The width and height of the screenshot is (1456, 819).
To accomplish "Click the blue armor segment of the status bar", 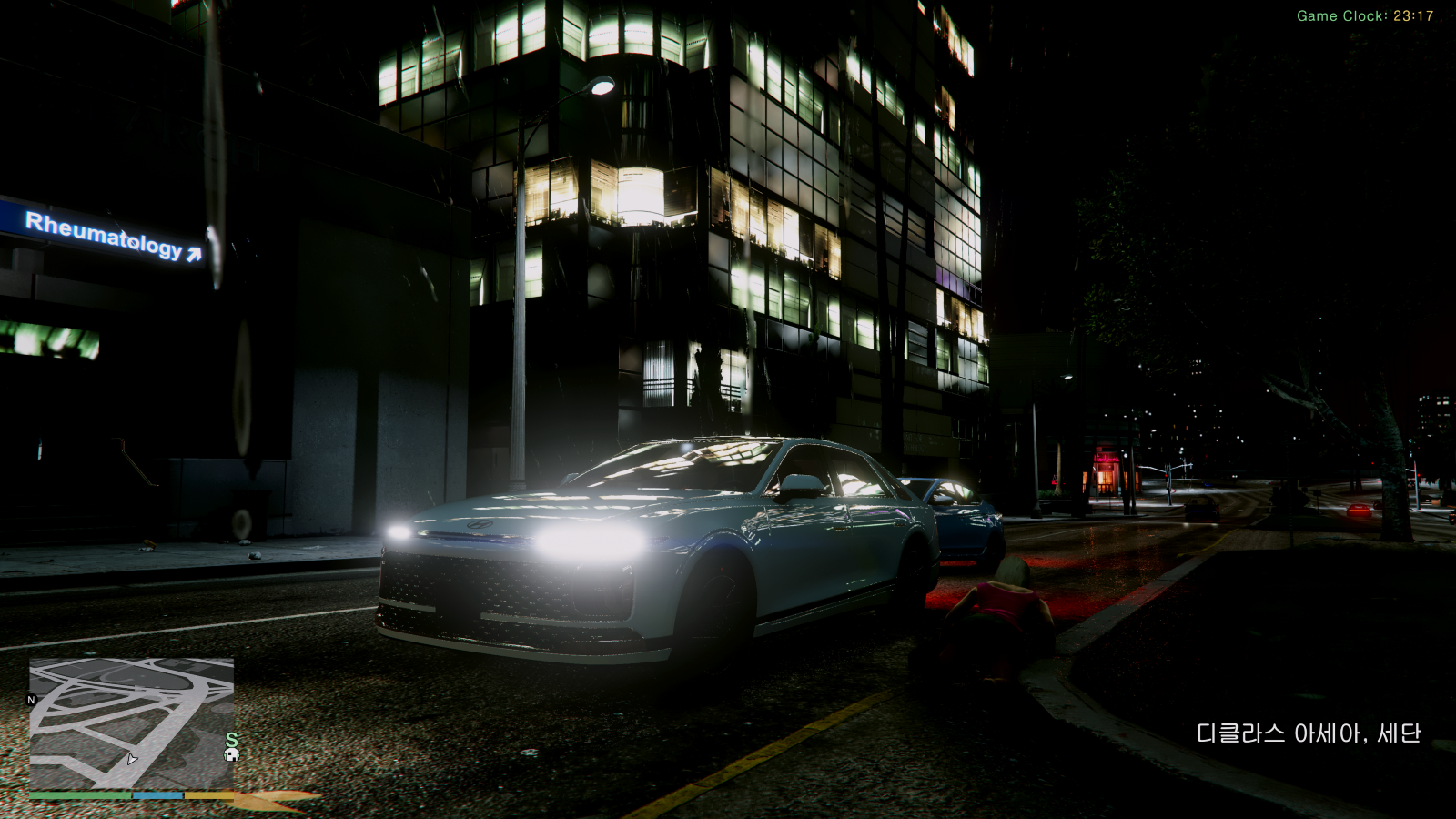I will pyautogui.click(x=157, y=795).
